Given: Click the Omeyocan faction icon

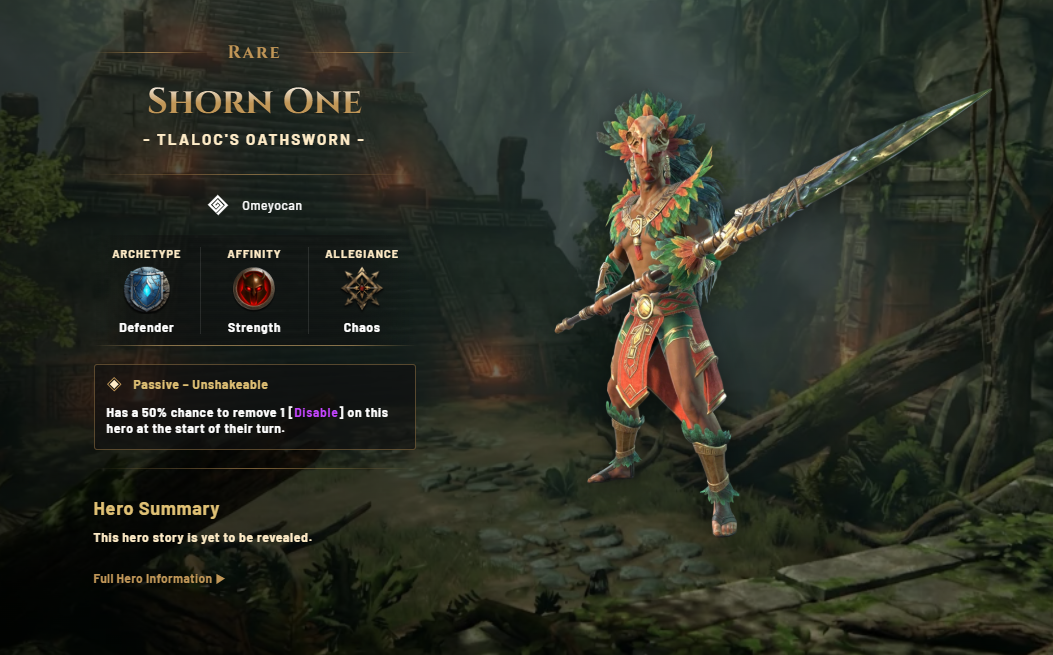Looking at the screenshot, I should coord(218,206).
